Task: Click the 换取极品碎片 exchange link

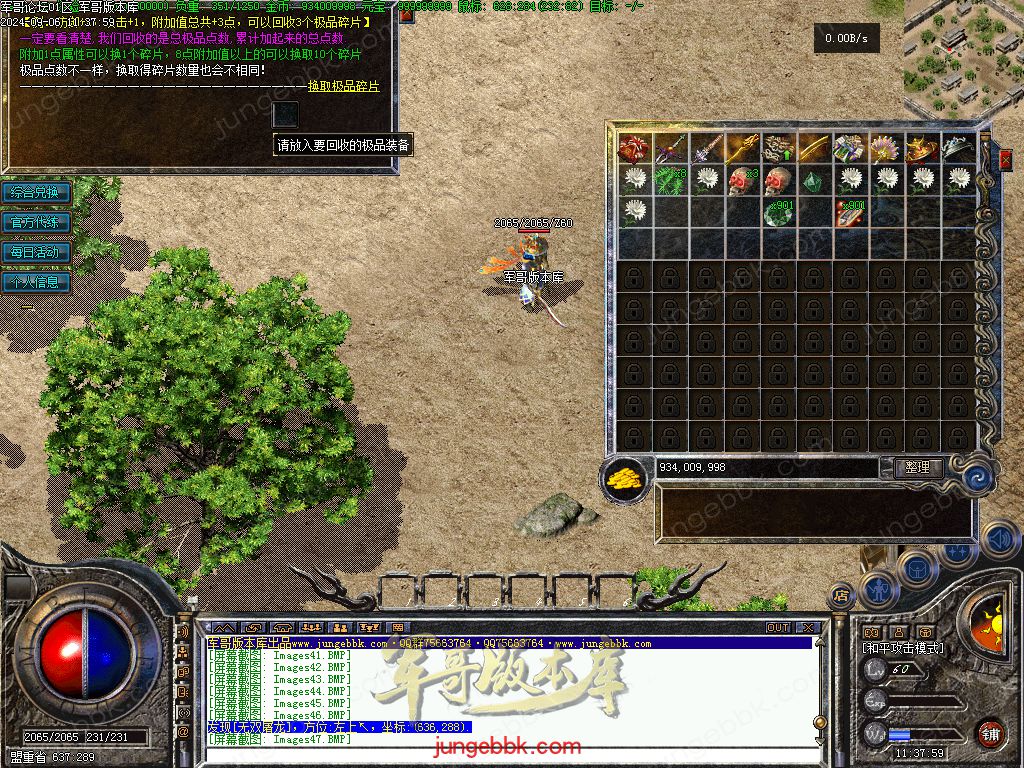Action: [343, 87]
